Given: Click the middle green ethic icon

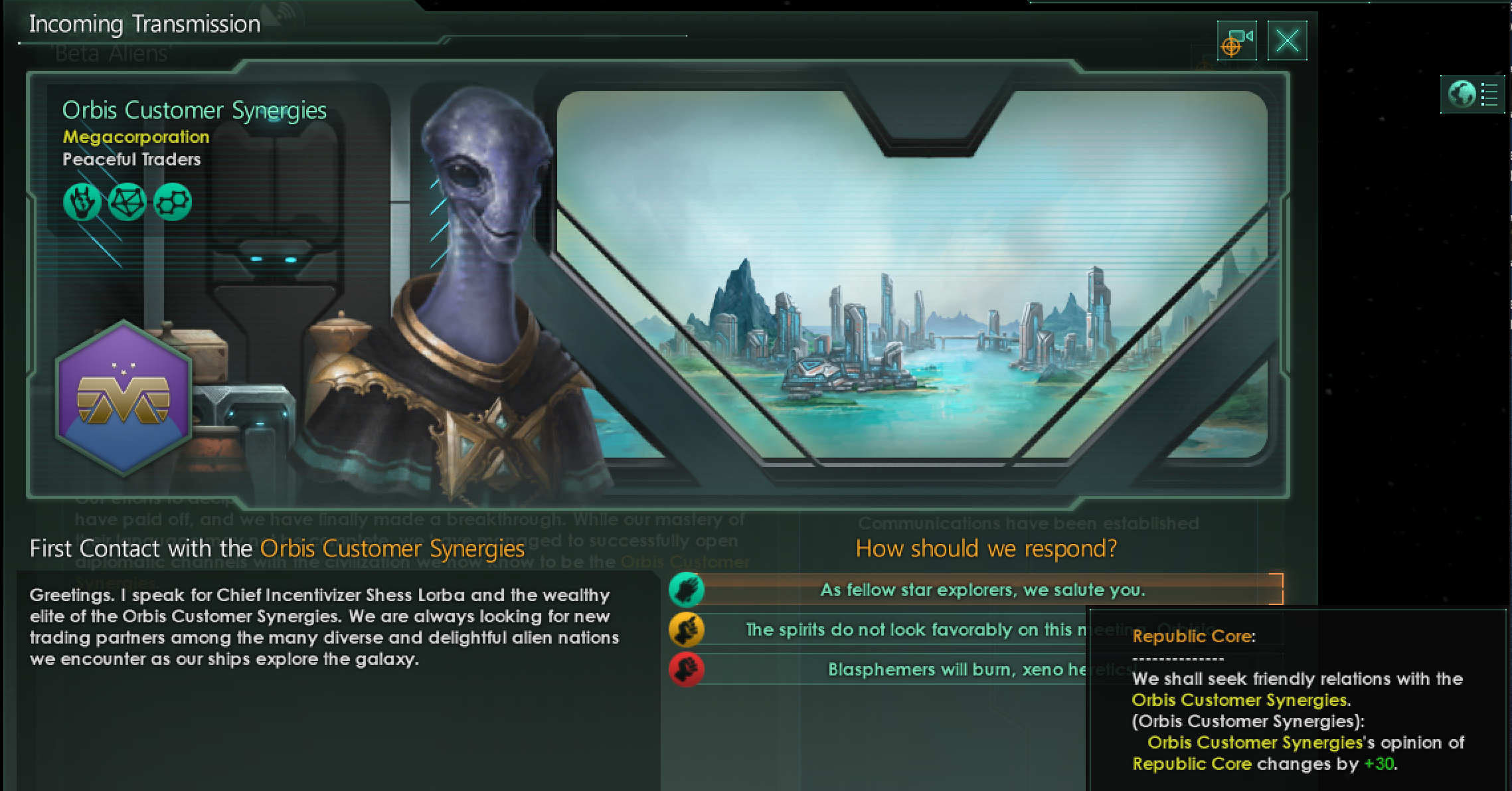Looking at the screenshot, I should pos(127,201).
